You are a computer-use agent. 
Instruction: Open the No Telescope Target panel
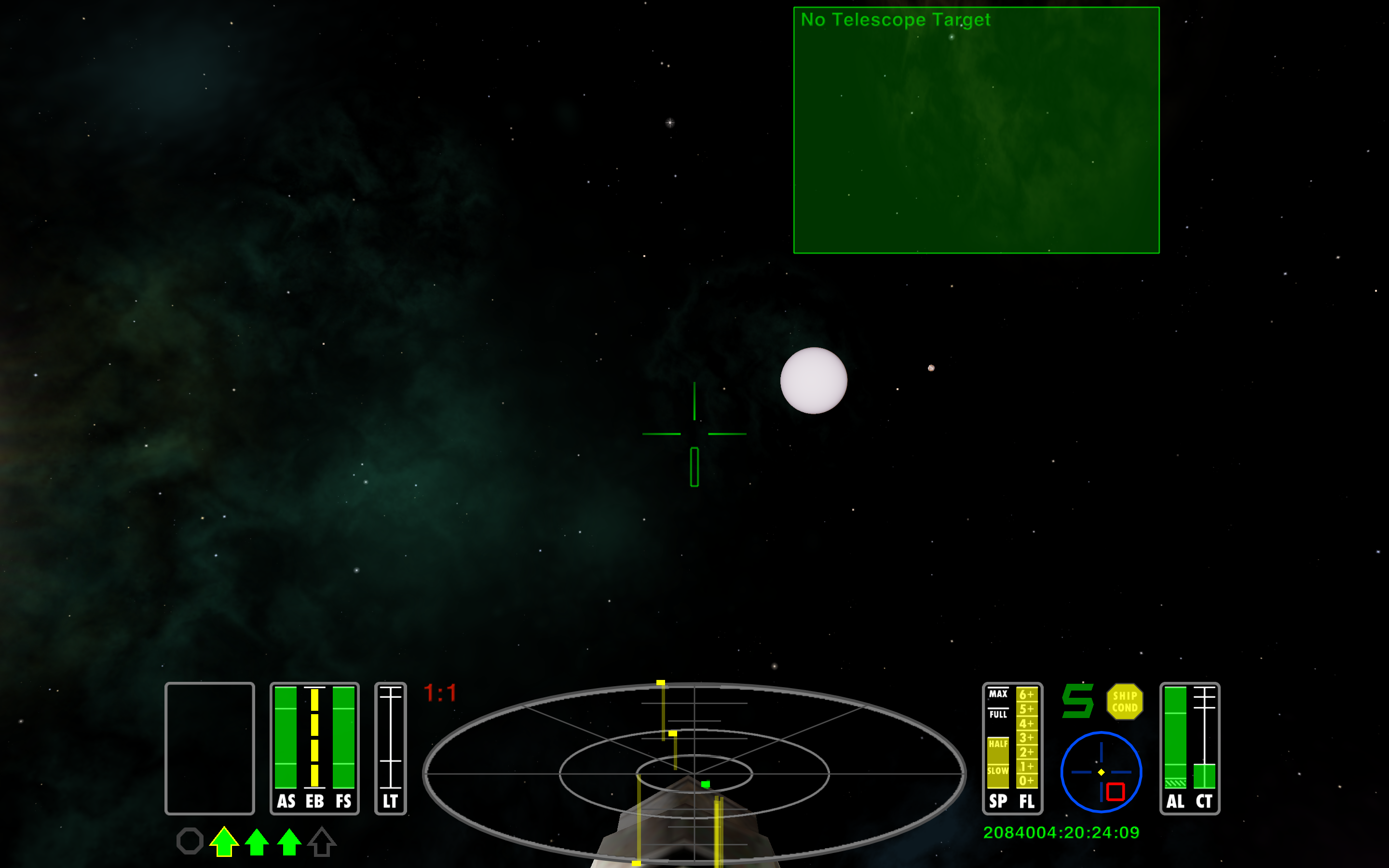pos(976,130)
